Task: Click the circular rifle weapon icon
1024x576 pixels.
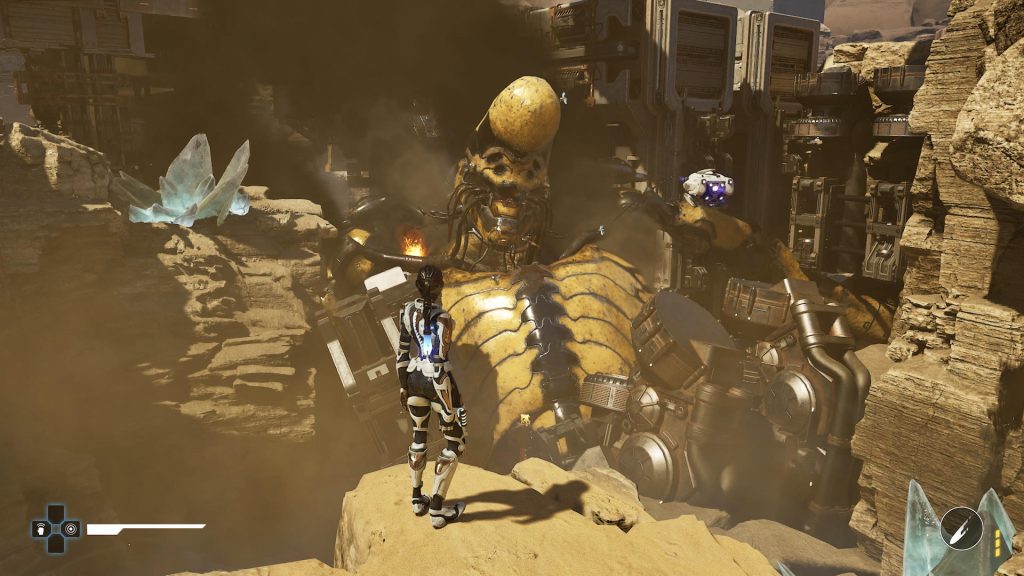Action: click(x=960, y=529)
